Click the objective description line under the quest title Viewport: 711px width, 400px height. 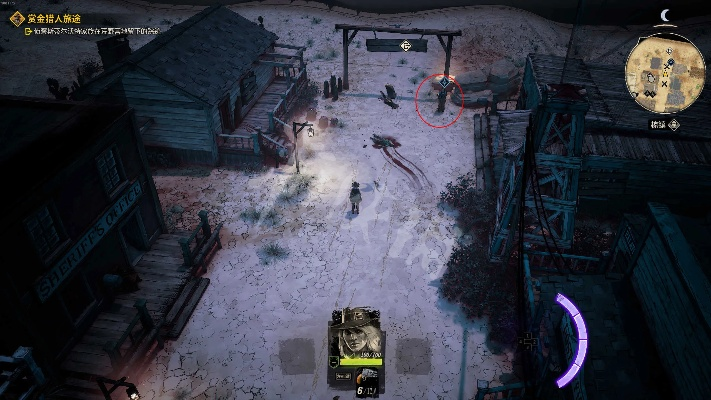[95, 32]
